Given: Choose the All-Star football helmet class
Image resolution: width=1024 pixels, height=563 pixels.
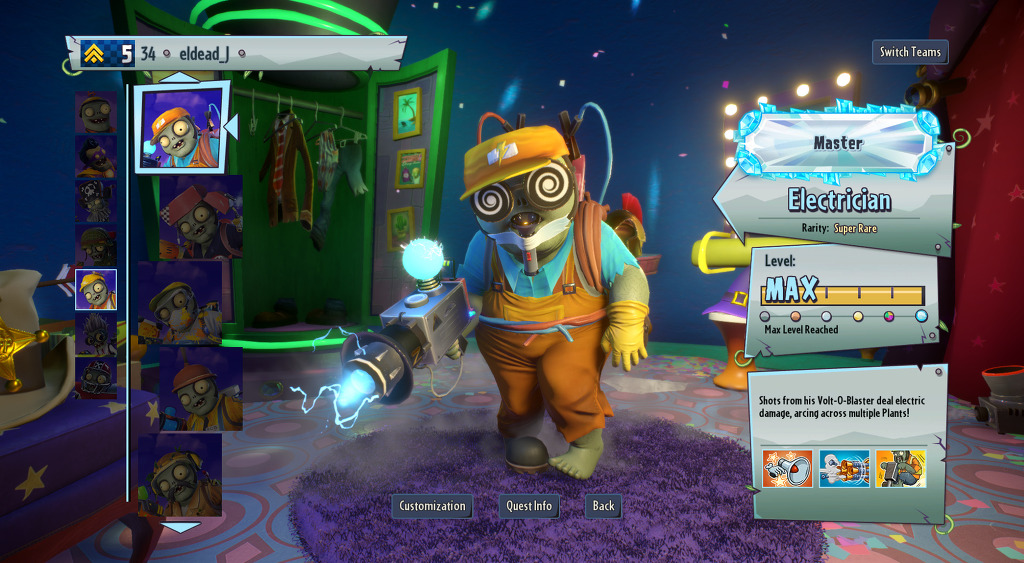Looking at the screenshot, I should click(96, 378).
